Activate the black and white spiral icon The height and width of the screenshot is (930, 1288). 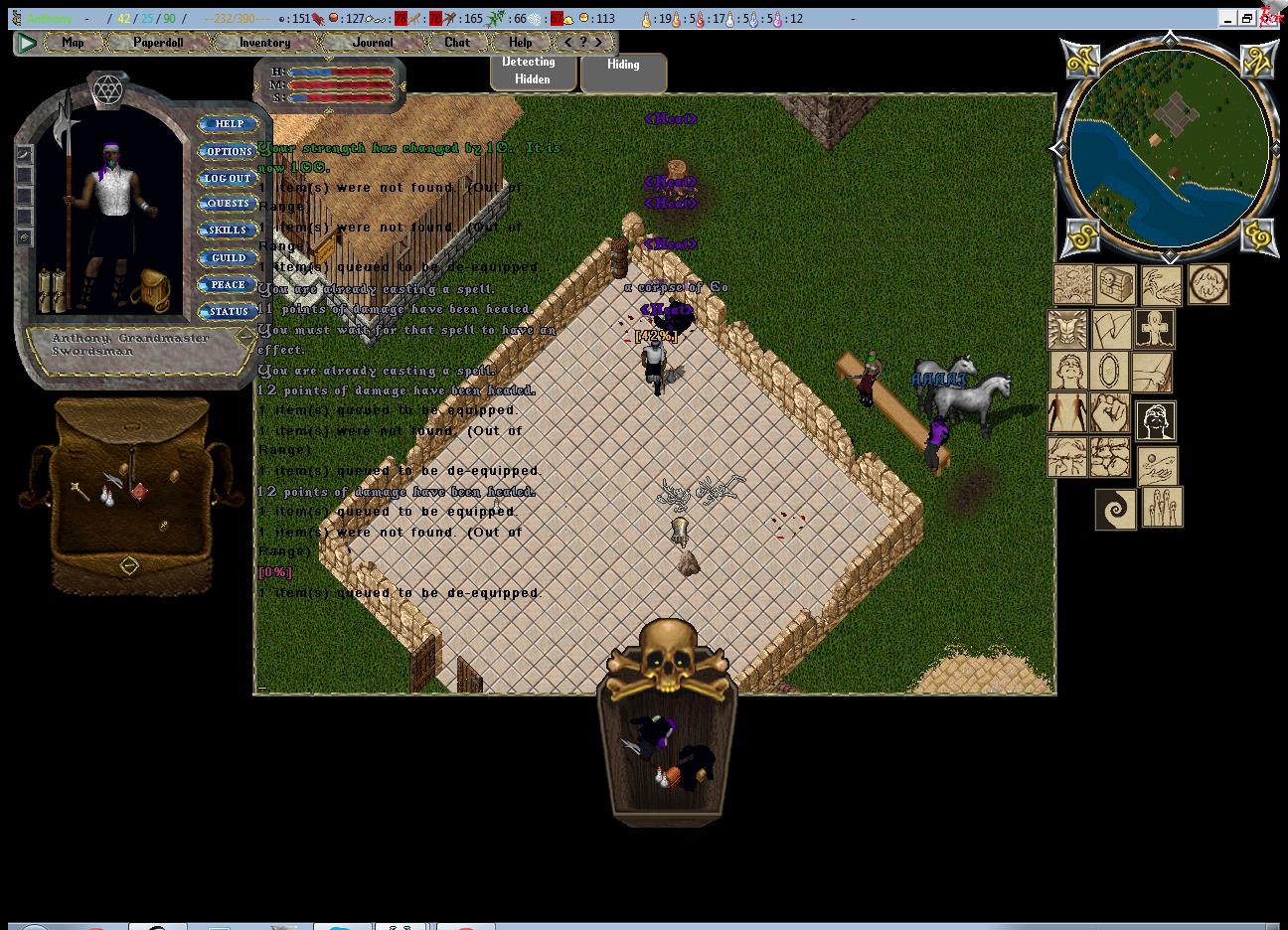pyautogui.click(x=1116, y=509)
